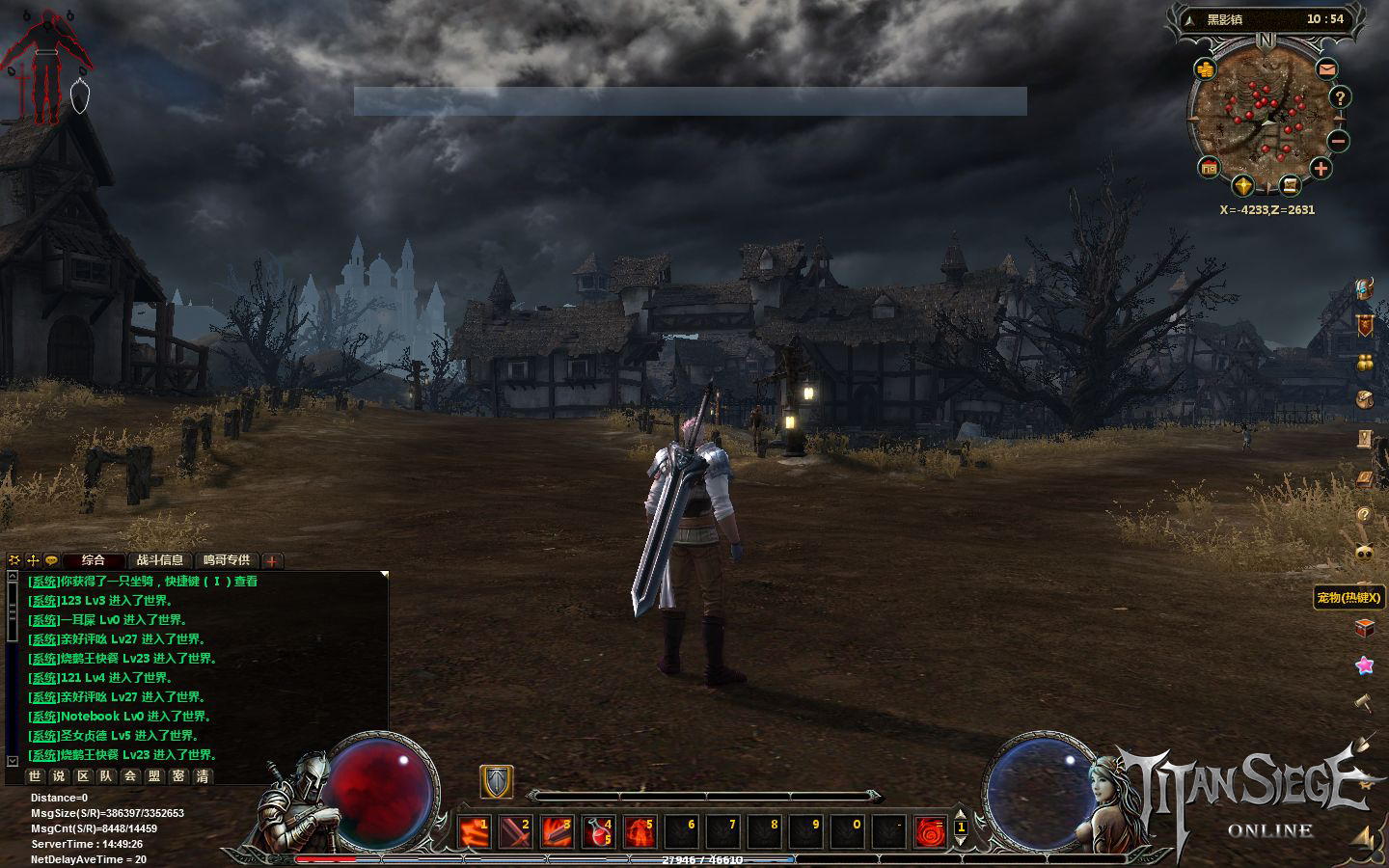Open the 宠物(热键X) pet button
This screenshot has width=1389, height=868.
click(x=1348, y=598)
